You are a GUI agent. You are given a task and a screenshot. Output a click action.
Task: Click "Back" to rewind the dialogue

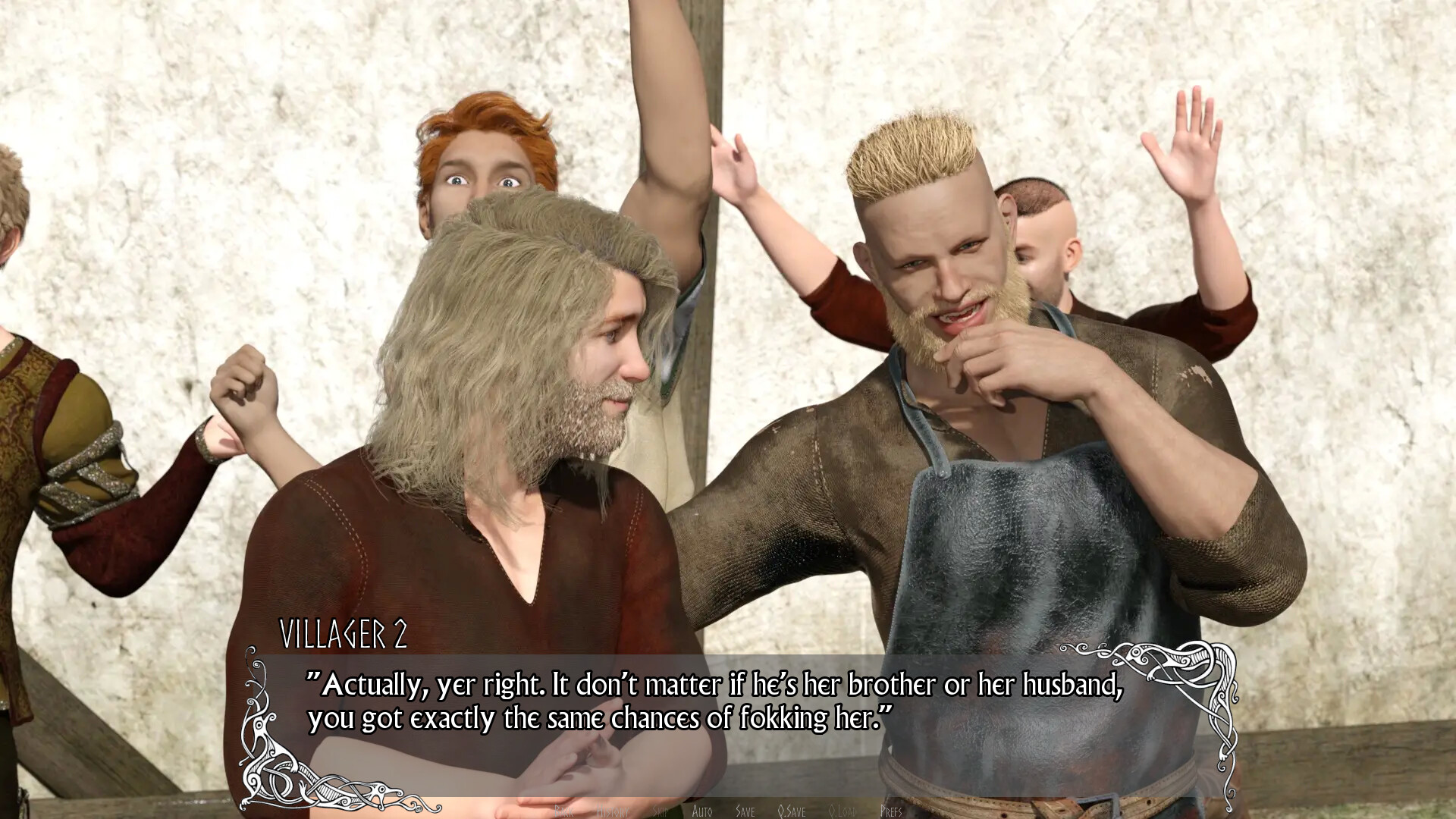coord(565,810)
